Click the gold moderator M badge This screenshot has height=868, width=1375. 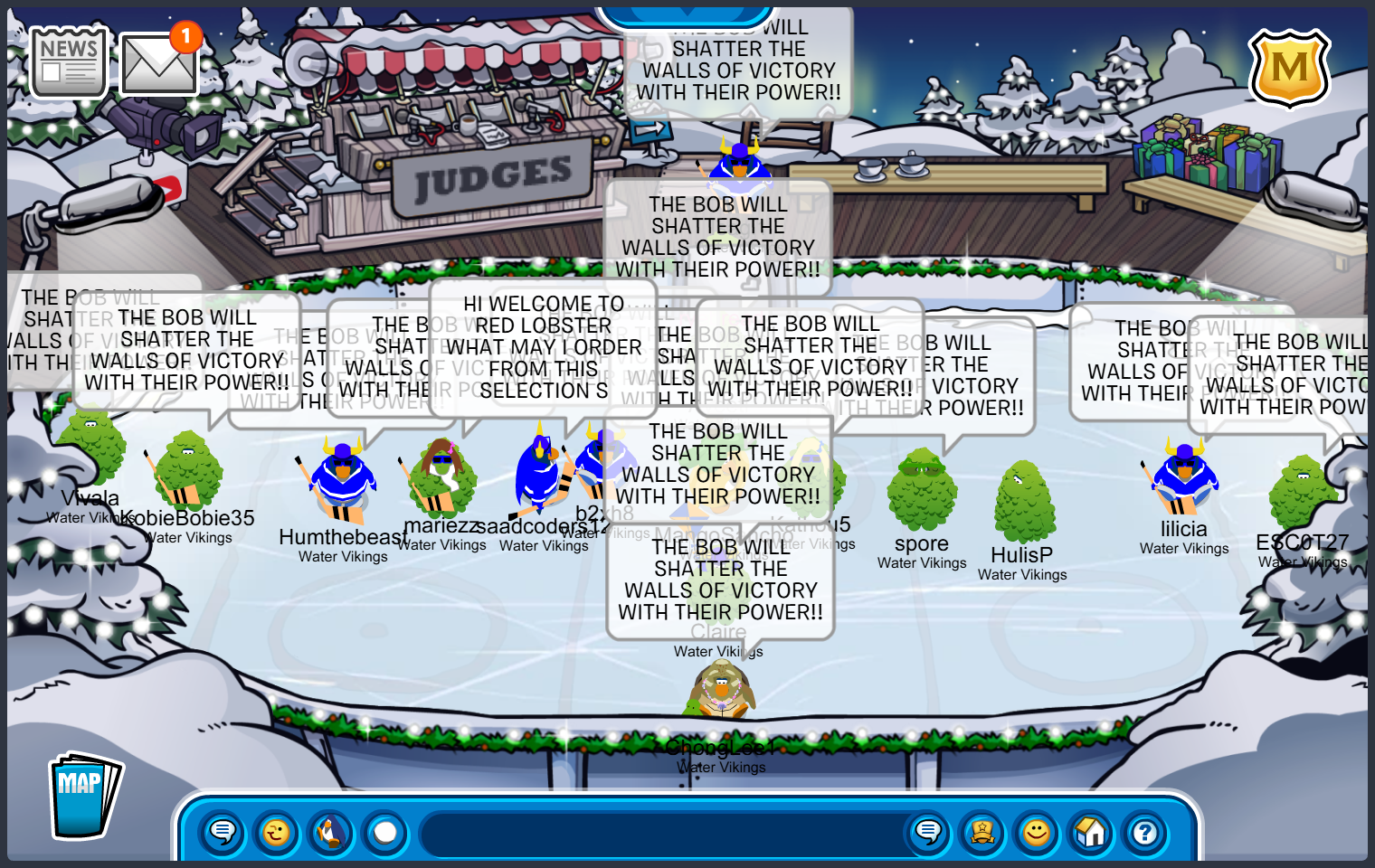coord(1289,68)
